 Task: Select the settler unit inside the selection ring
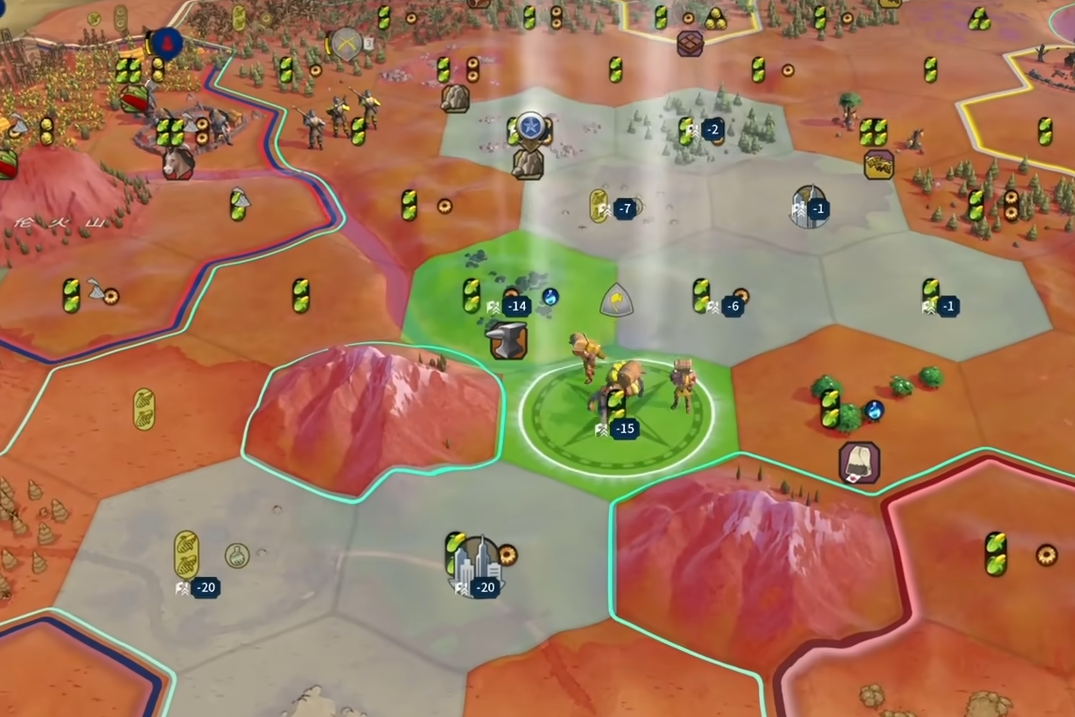[620, 387]
